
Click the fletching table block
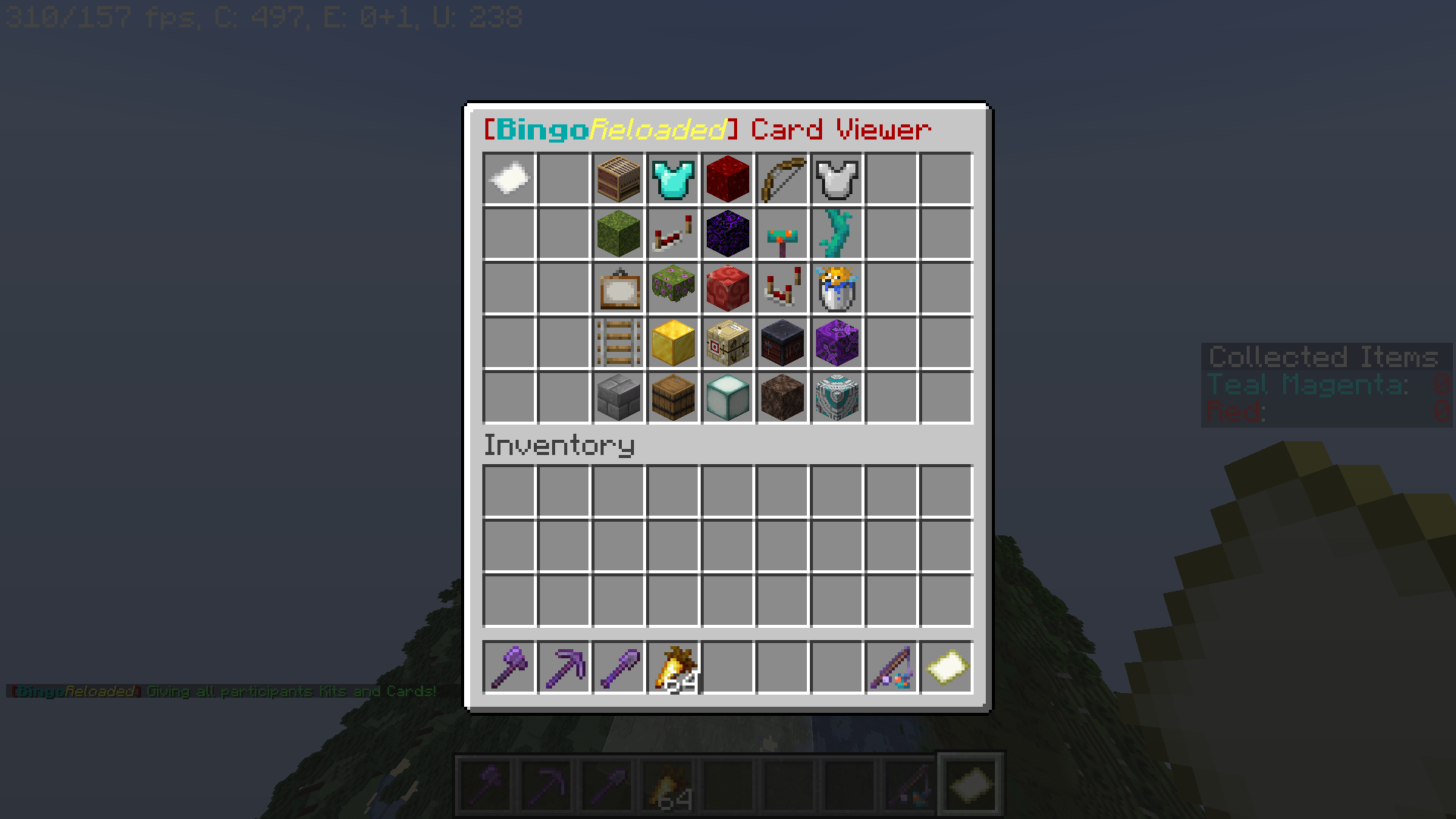(727, 343)
